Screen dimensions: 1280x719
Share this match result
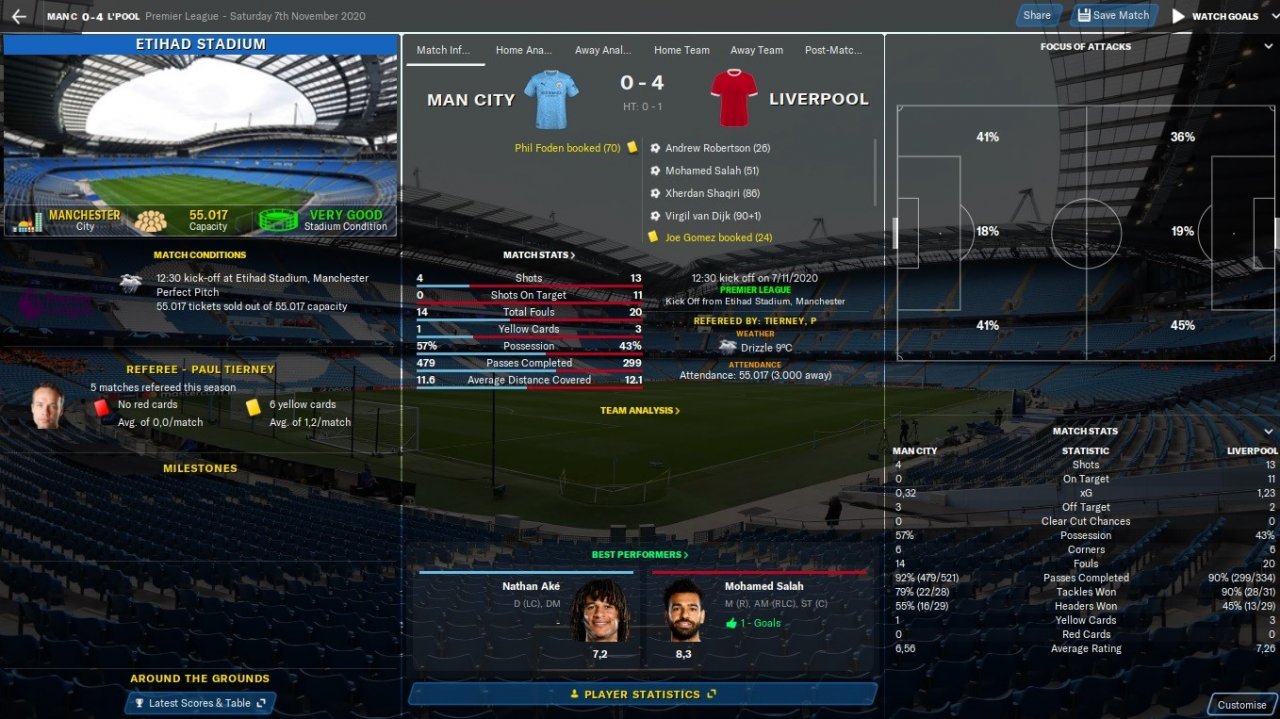click(x=1037, y=15)
